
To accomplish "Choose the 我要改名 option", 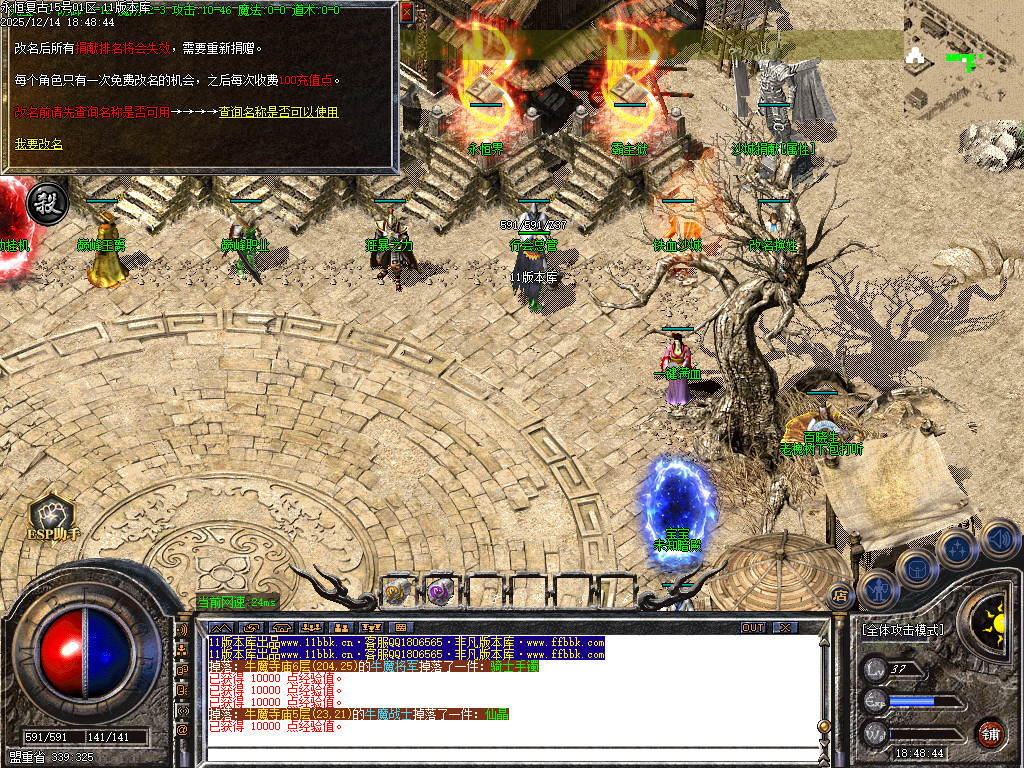I will [x=38, y=144].
